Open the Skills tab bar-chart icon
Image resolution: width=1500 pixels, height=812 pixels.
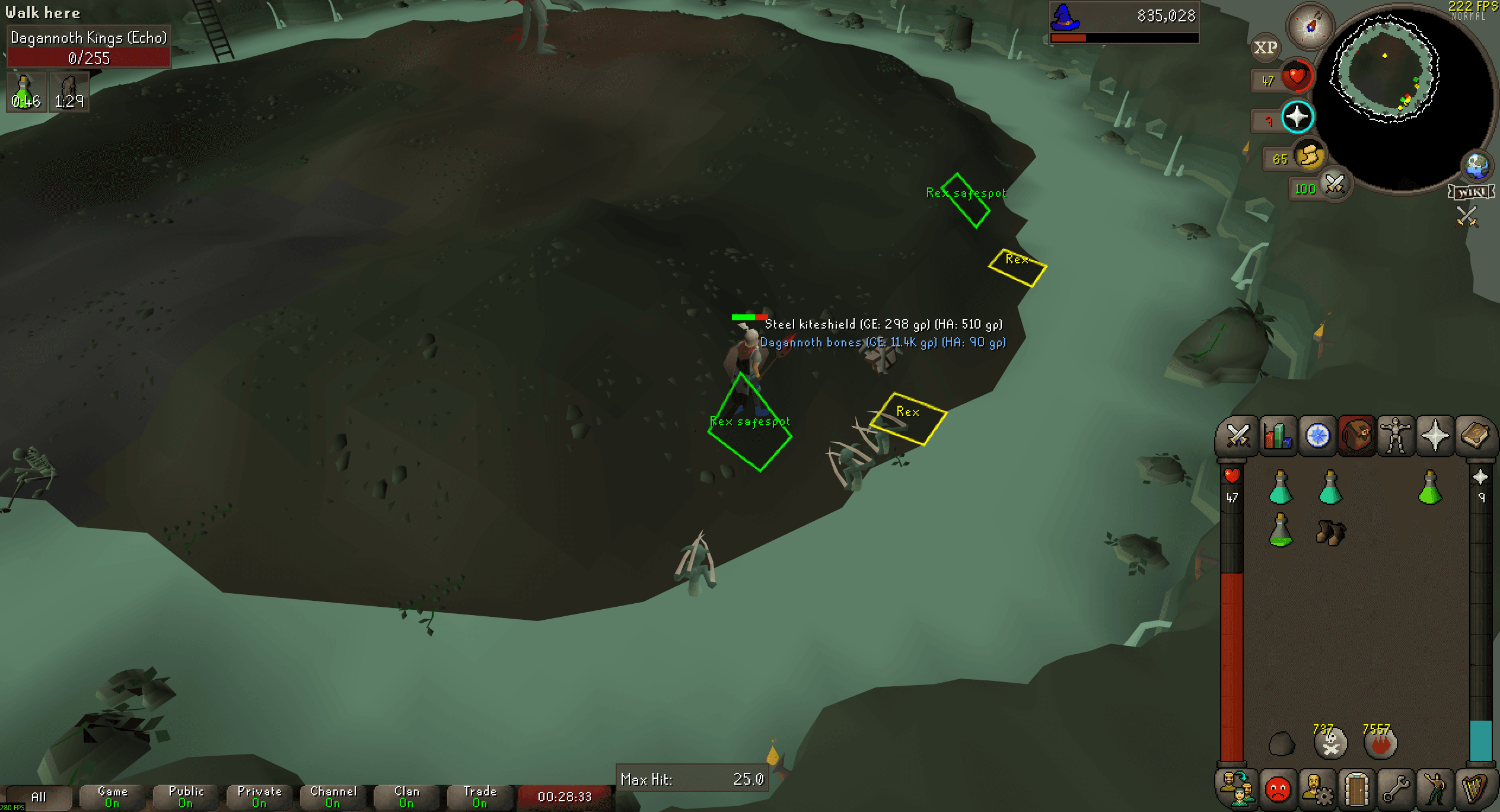click(1278, 436)
